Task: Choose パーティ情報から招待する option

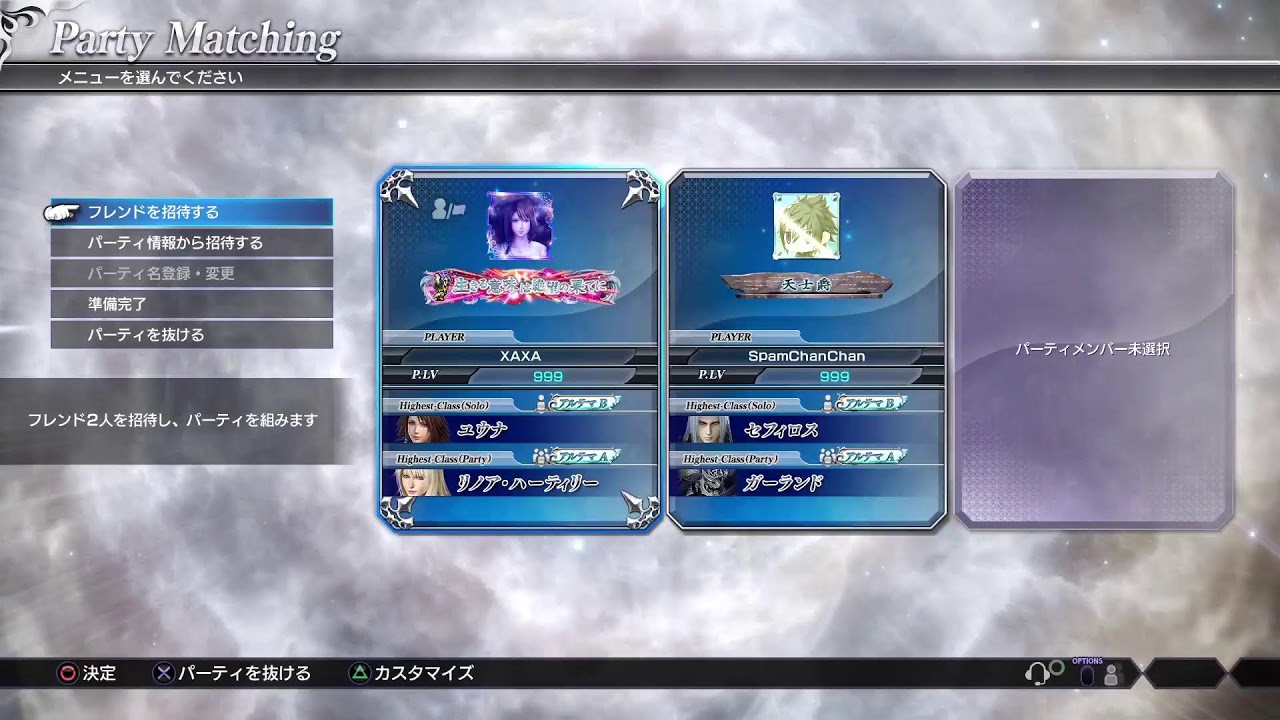Action: pos(191,243)
